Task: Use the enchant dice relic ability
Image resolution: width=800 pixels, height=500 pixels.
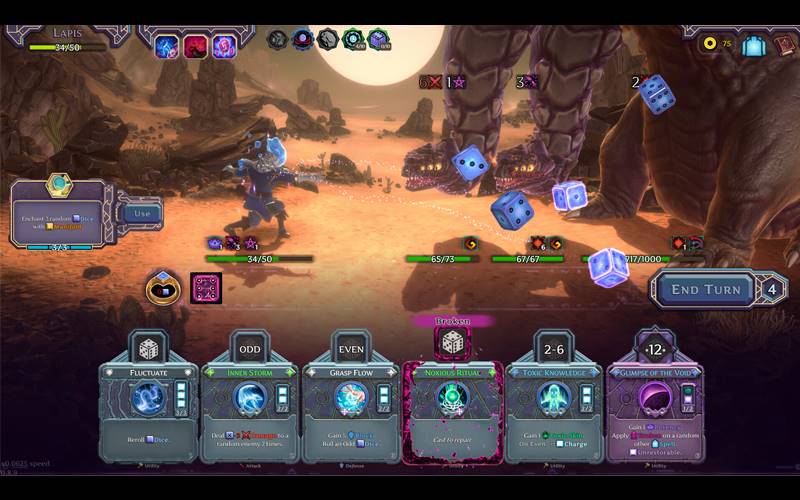Action: point(142,213)
